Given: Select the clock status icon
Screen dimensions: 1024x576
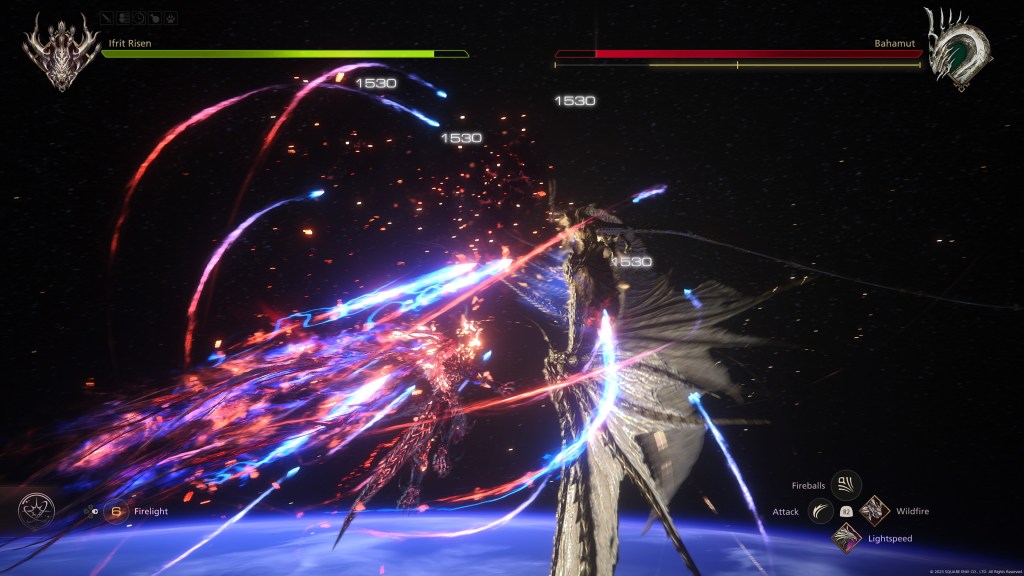Looking at the screenshot, I should 139,18.
